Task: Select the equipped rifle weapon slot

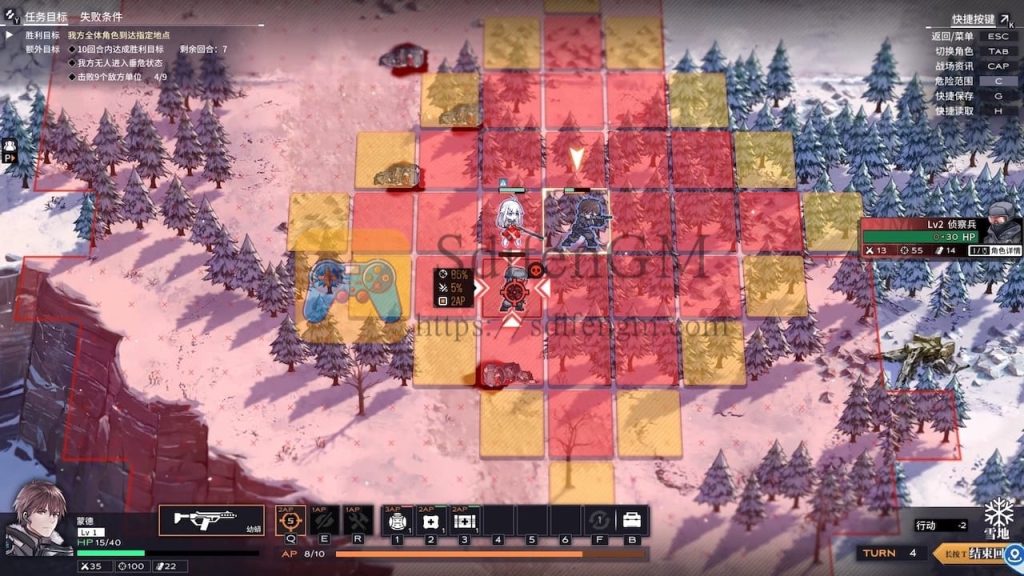Action: (211, 520)
